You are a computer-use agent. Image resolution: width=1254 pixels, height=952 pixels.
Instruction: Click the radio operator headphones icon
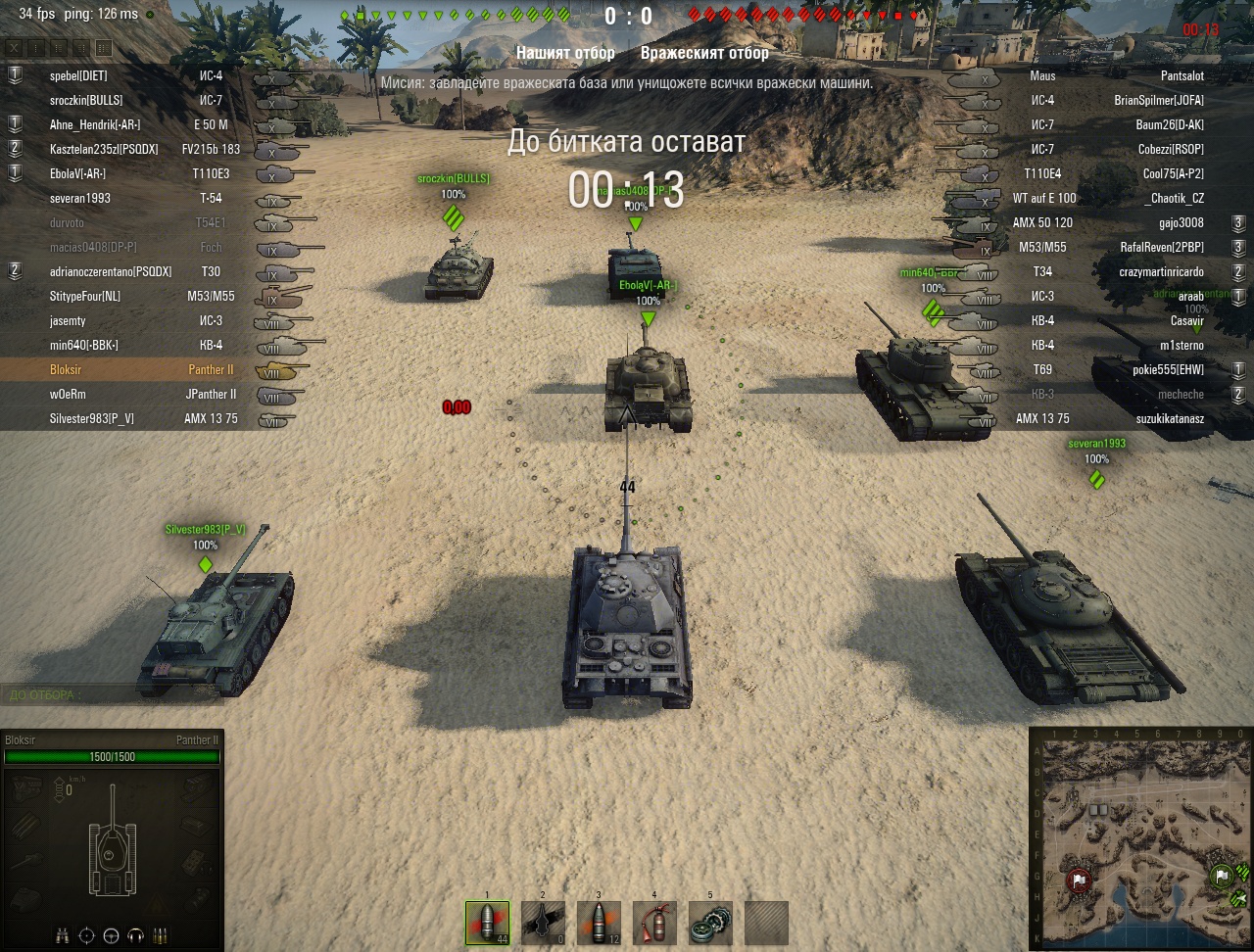point(136,934)
